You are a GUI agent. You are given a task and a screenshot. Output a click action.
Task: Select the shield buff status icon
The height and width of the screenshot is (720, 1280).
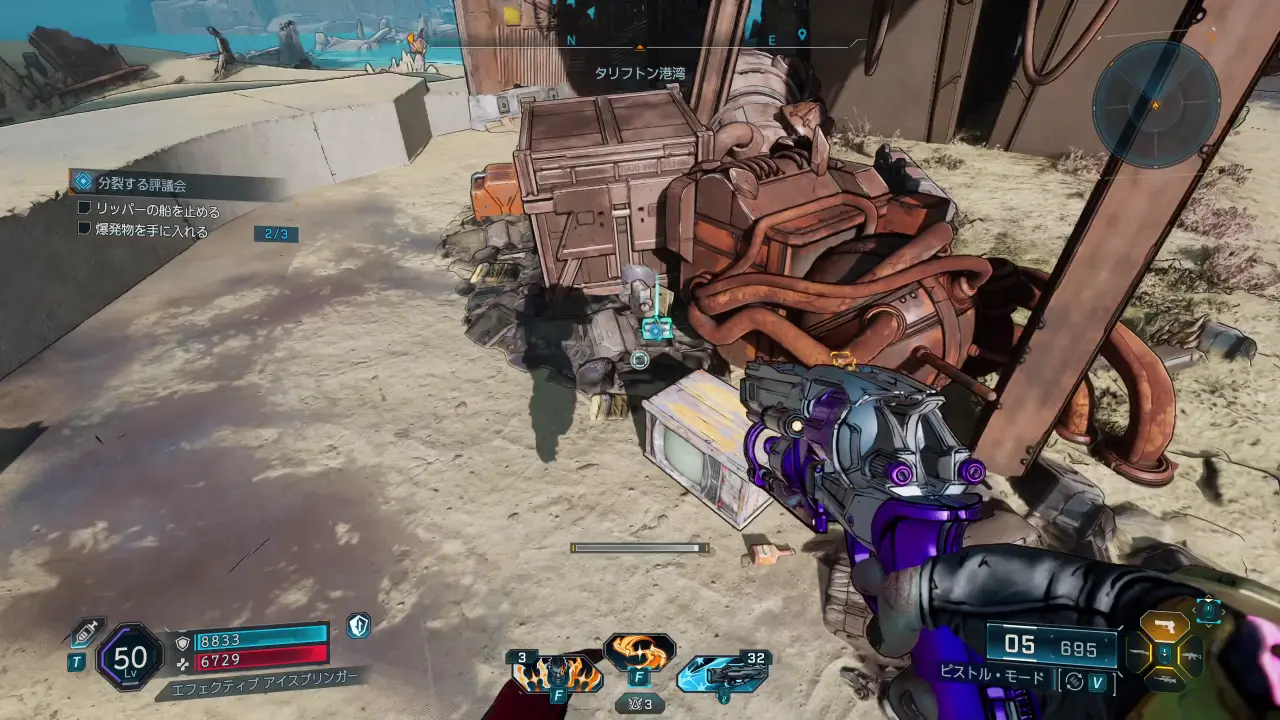[x=358, y=626]
